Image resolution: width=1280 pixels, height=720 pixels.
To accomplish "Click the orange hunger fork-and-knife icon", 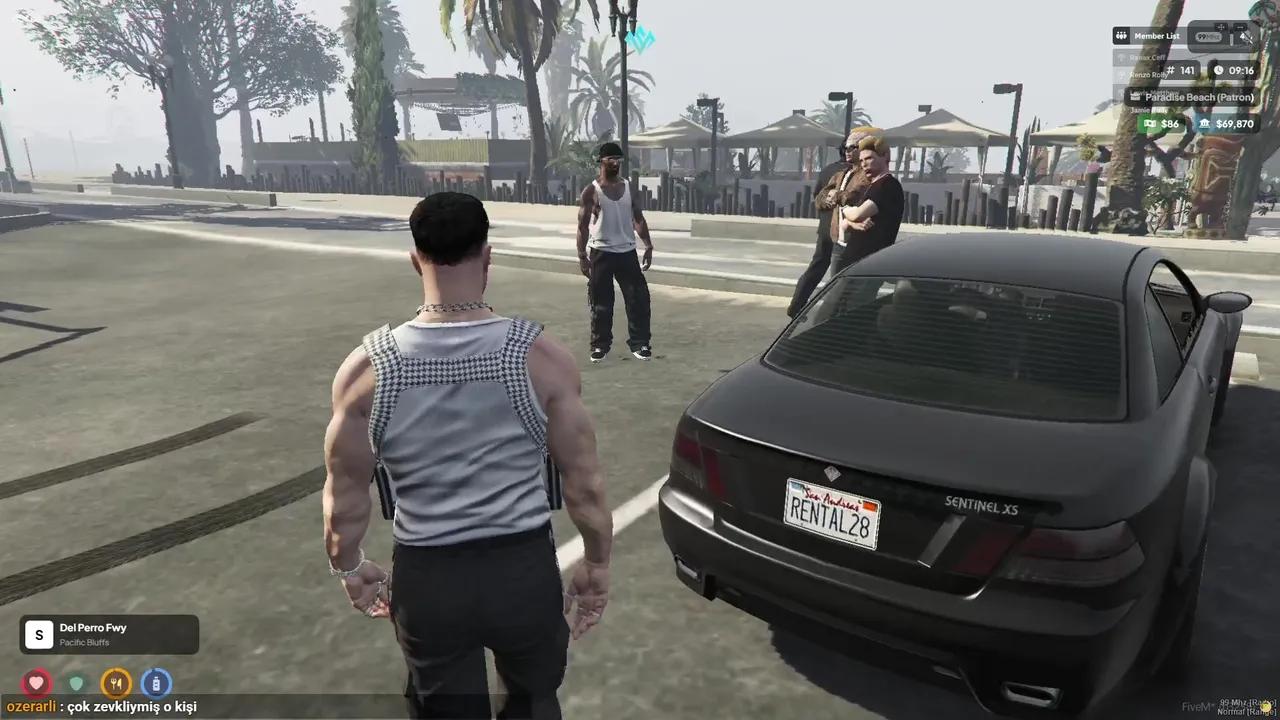I will pyautogui.click(x=116, y=683).
